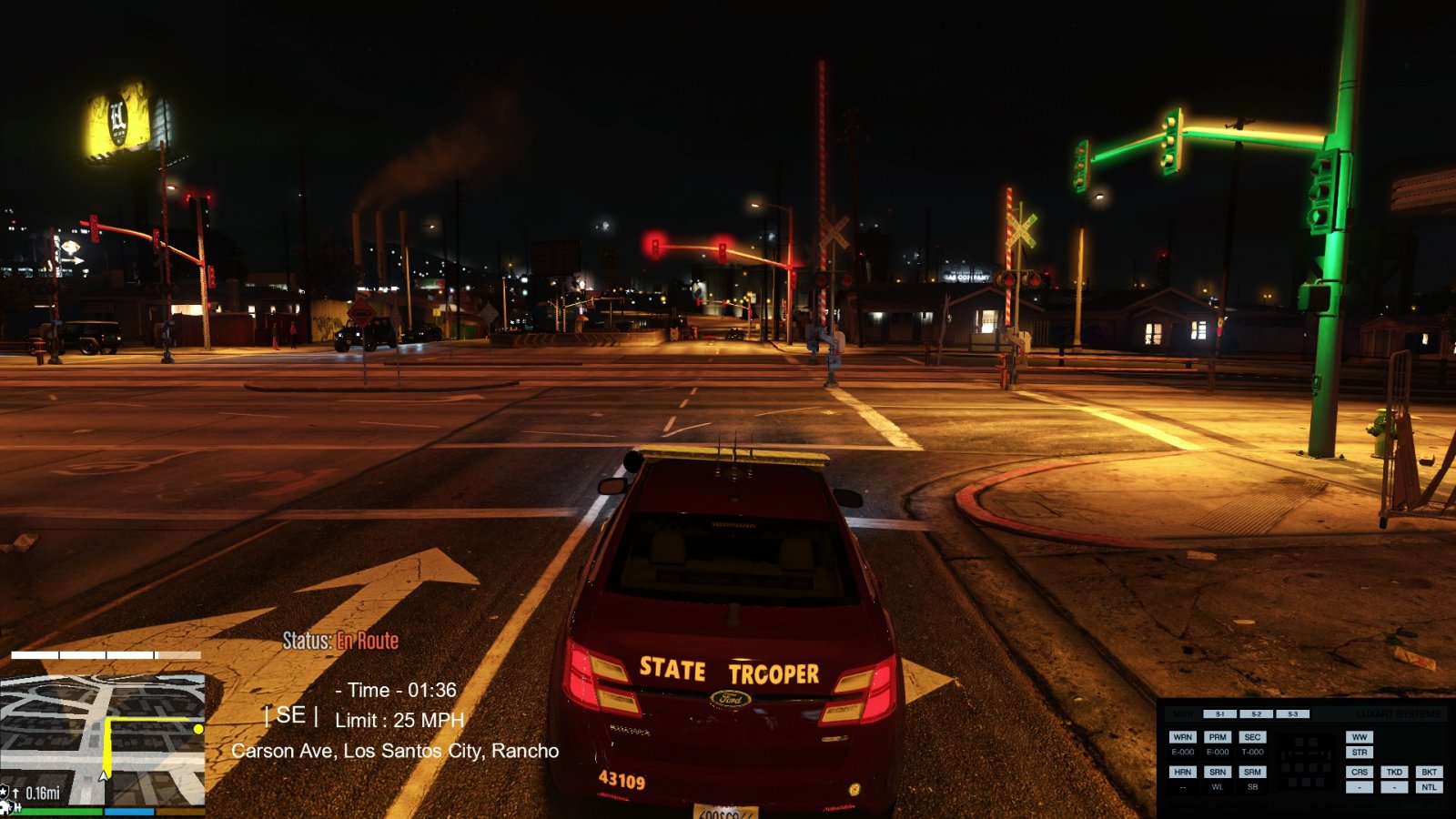Switch to the S-1 stage

click(1220, 714)
